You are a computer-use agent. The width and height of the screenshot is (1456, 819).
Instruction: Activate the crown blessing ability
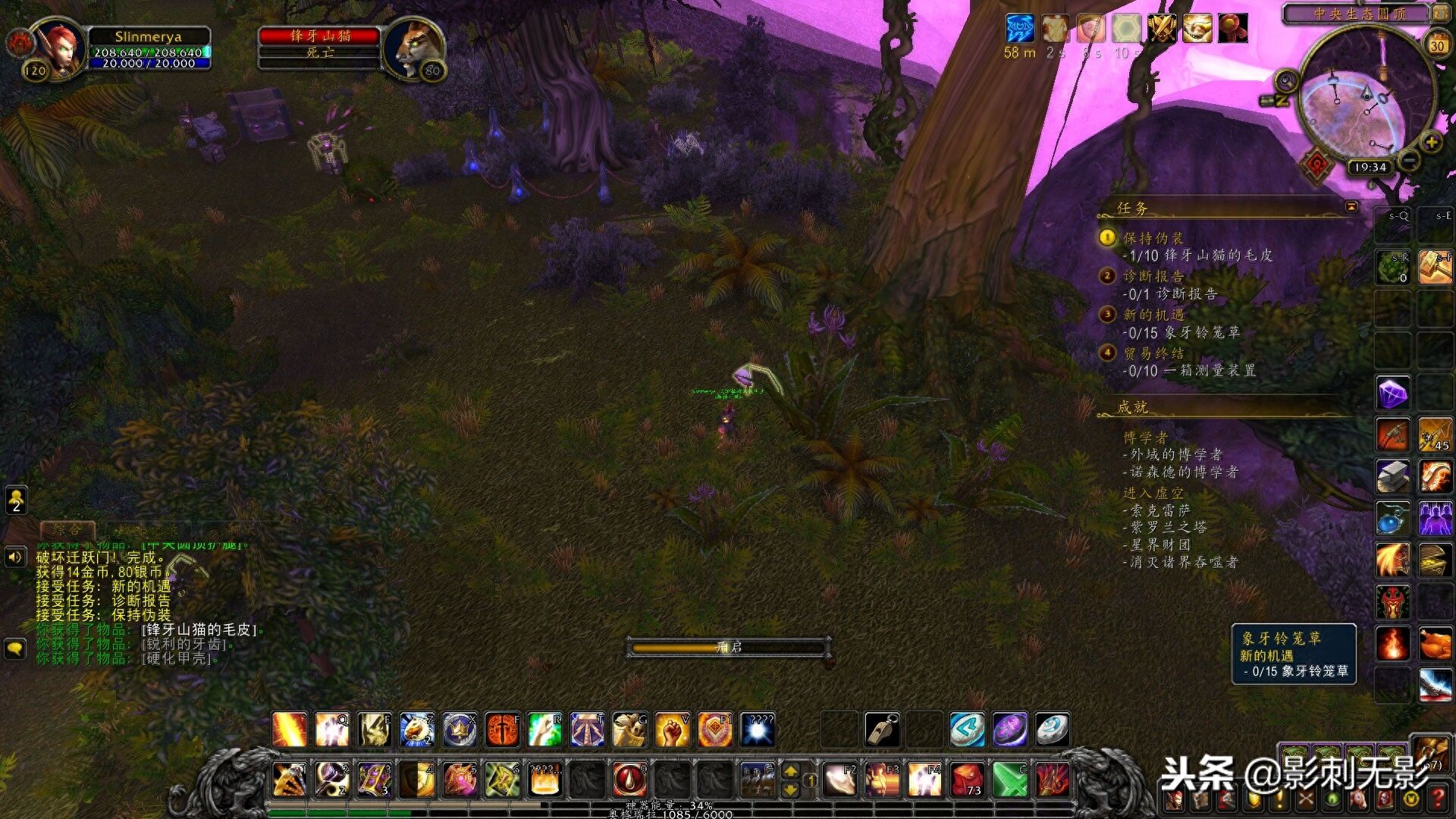[x=460, y=730]
